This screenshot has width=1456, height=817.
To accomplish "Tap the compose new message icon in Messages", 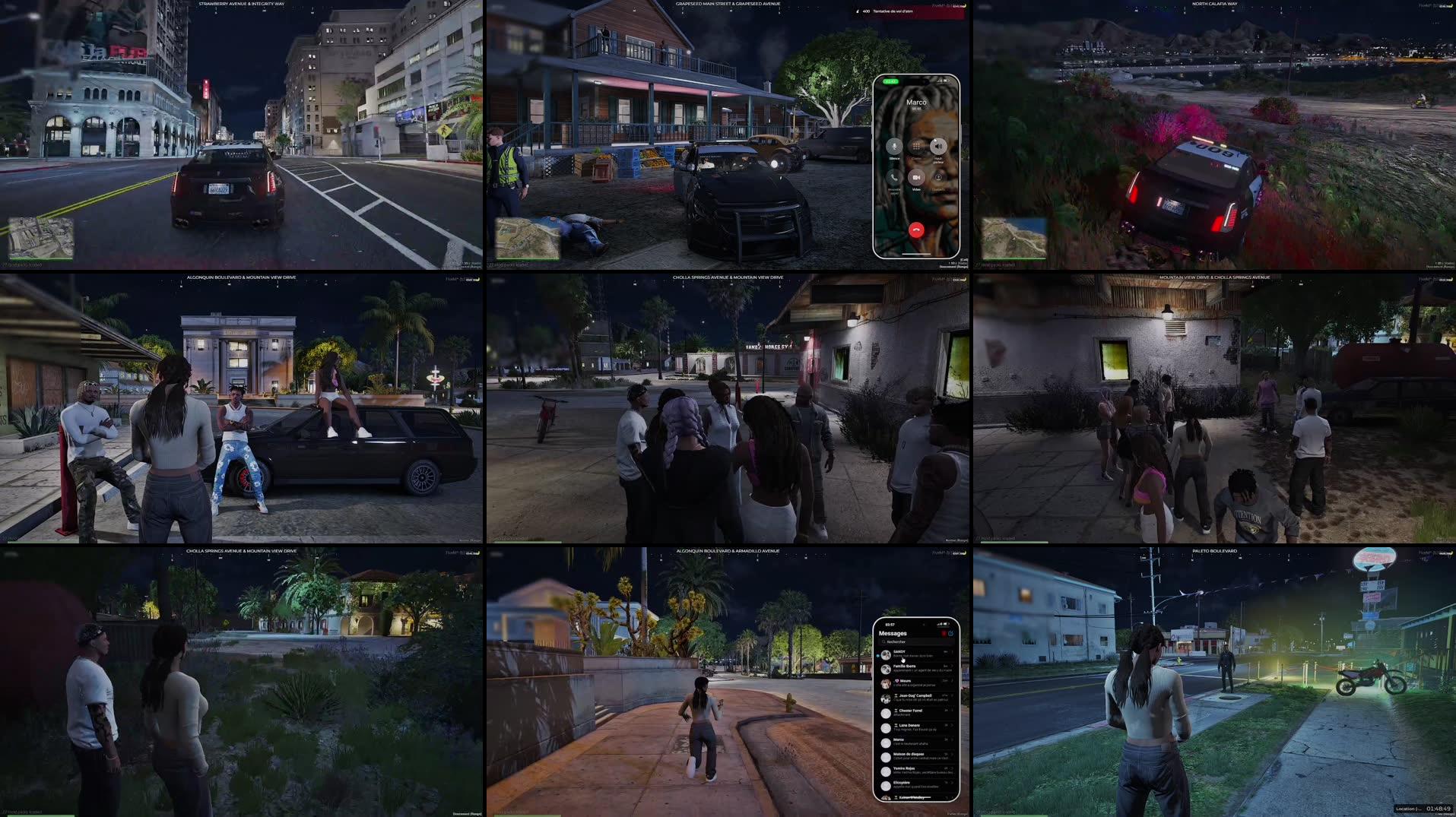I will pos(951,634).
